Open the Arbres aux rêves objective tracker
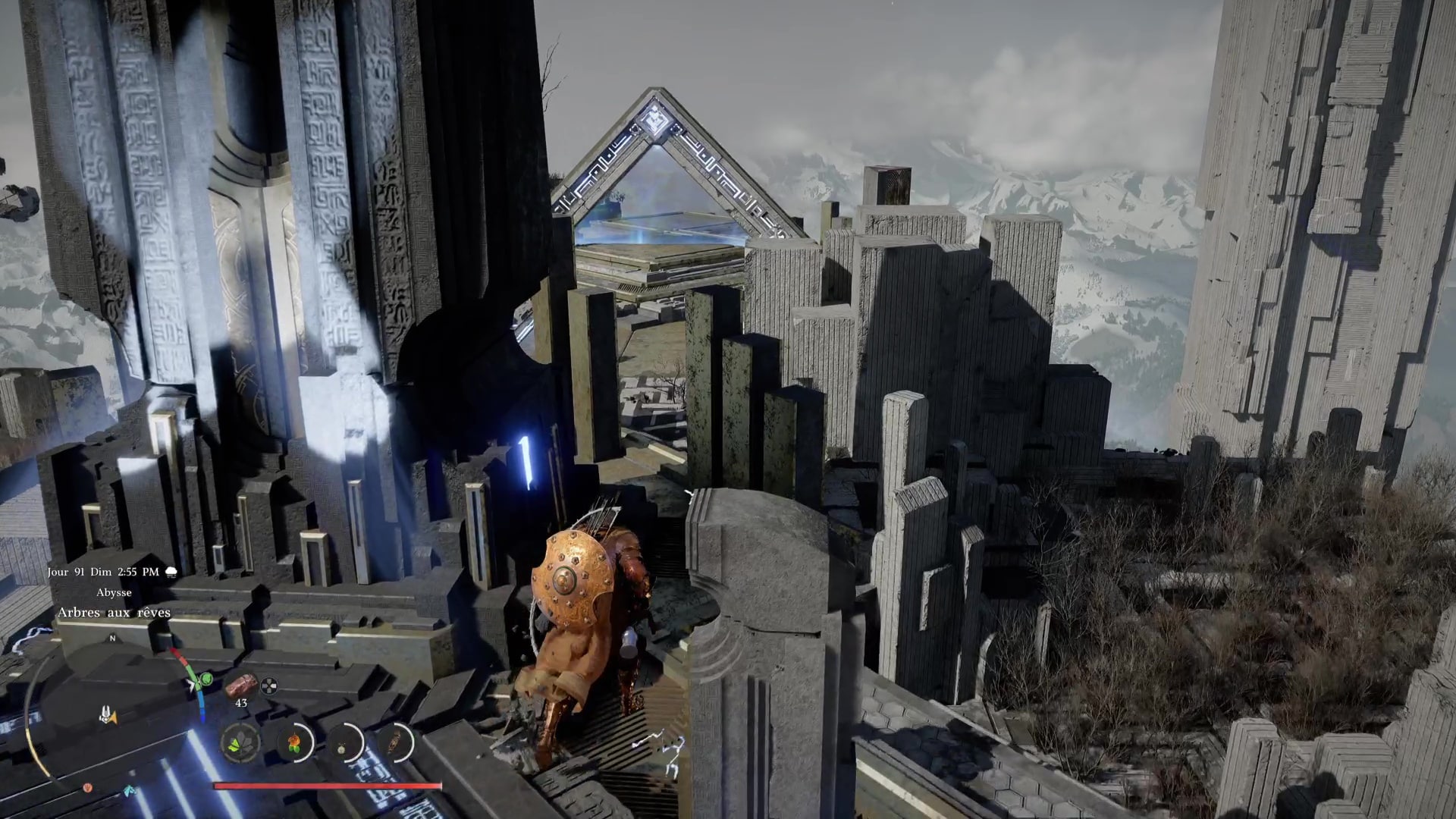The image size is (1456, 819). 115,612
